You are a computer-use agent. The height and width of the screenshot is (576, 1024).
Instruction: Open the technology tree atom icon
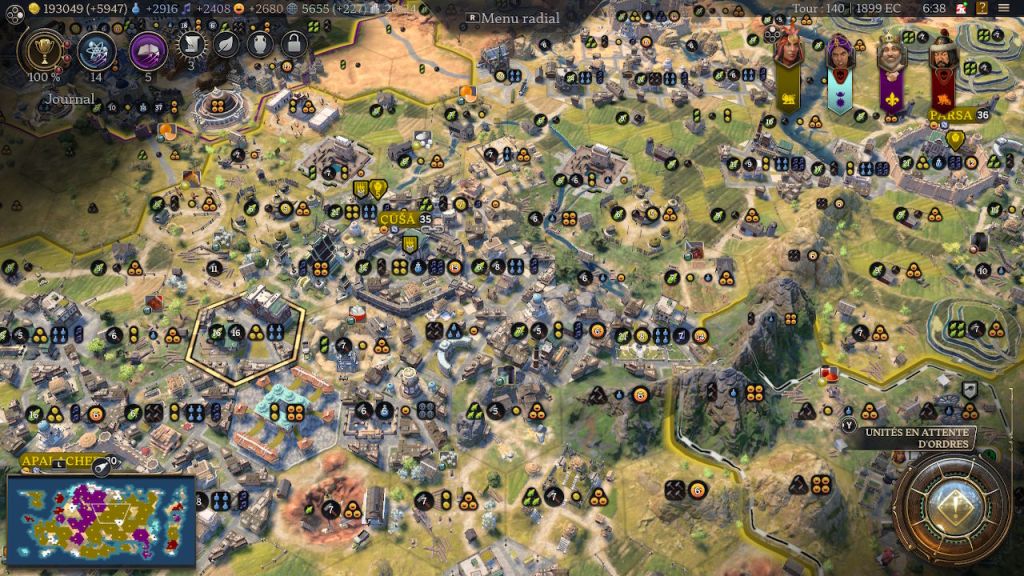click(97, 50)
